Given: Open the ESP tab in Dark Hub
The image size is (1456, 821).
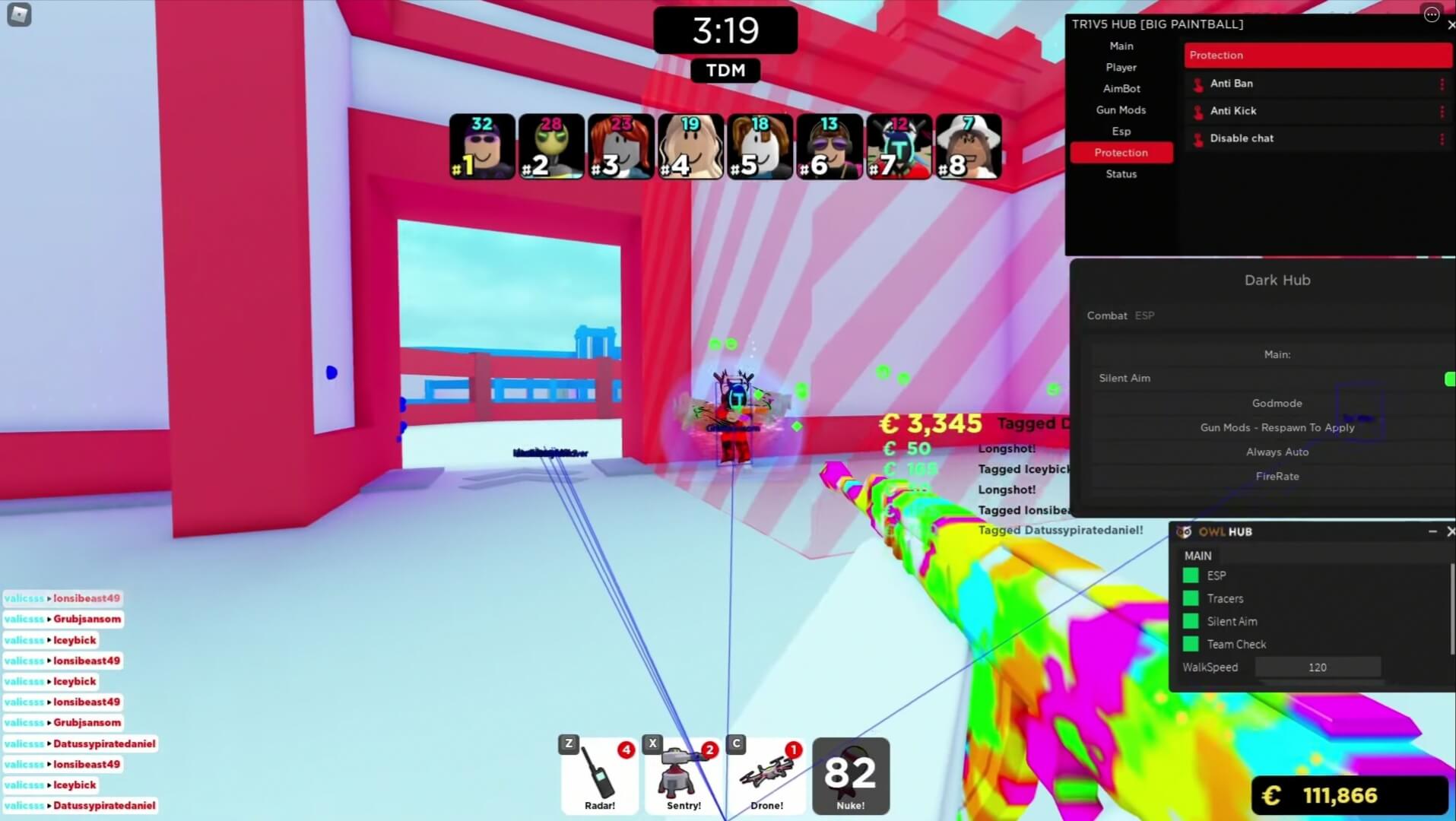Looking at the screenshot, I should (x=1144, y=315).
